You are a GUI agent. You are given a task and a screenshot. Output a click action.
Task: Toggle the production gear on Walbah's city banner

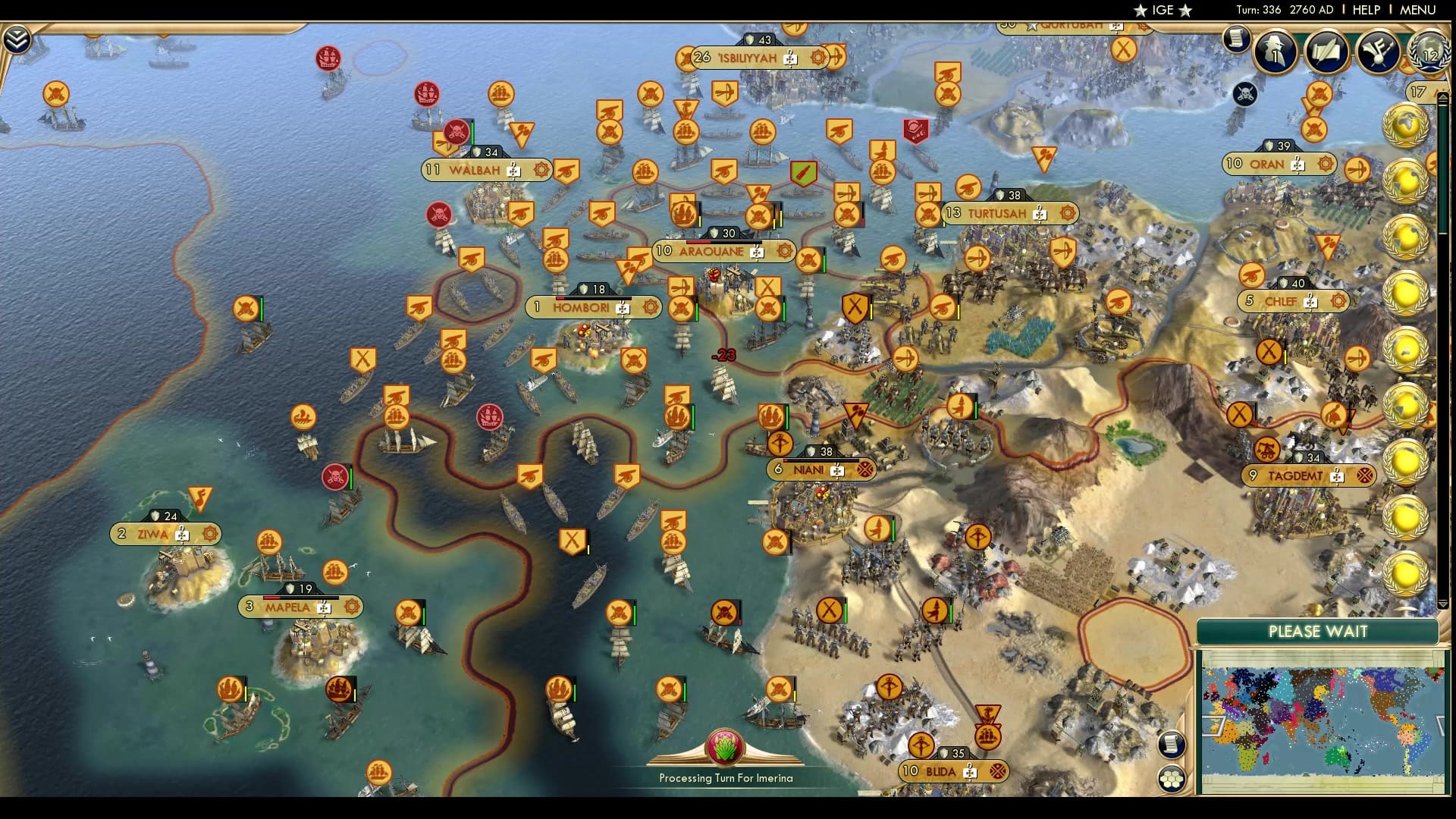(x=541, y=171)
